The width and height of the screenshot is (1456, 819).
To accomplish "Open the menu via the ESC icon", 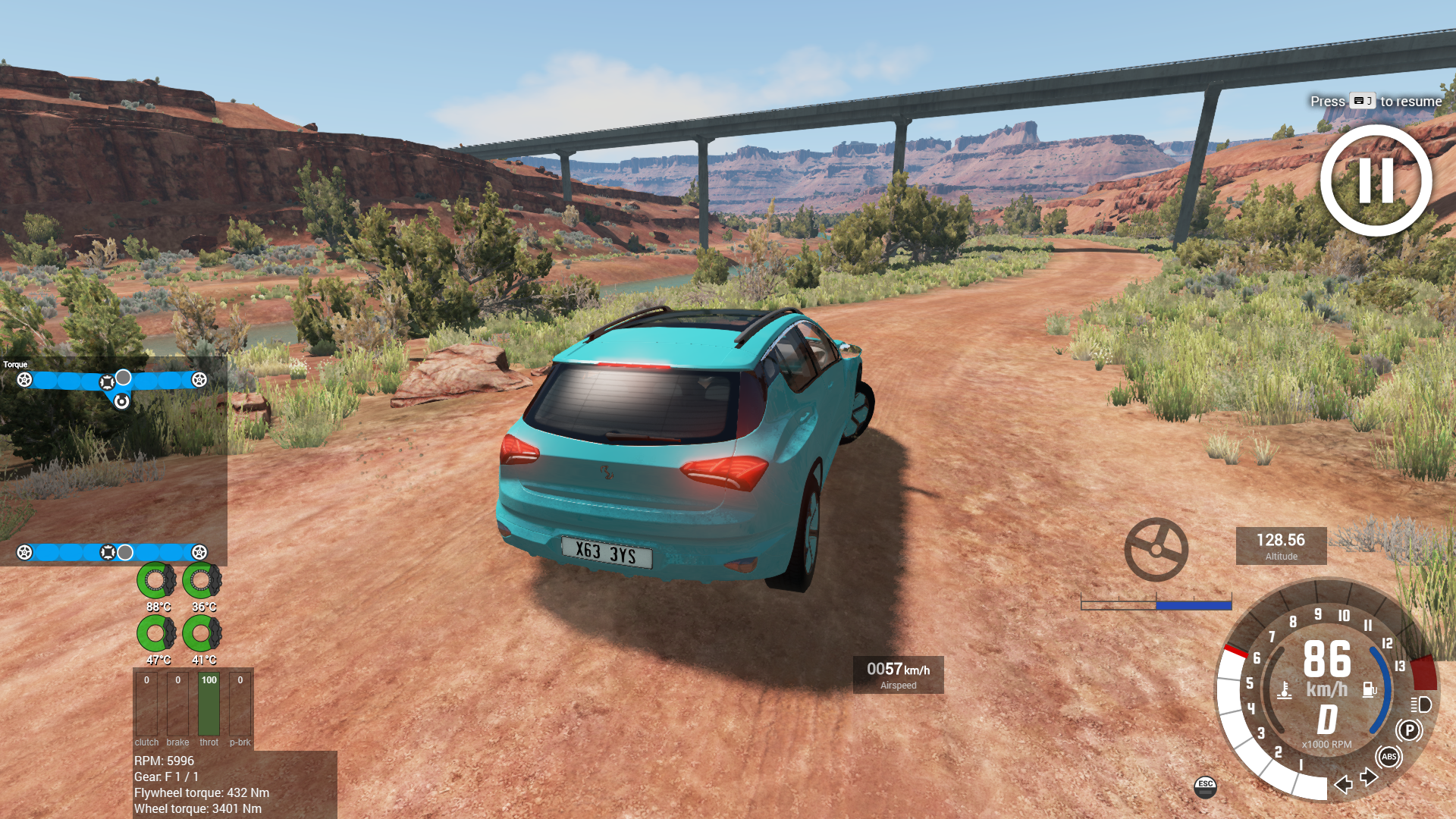I will [x=1205, y=786].
